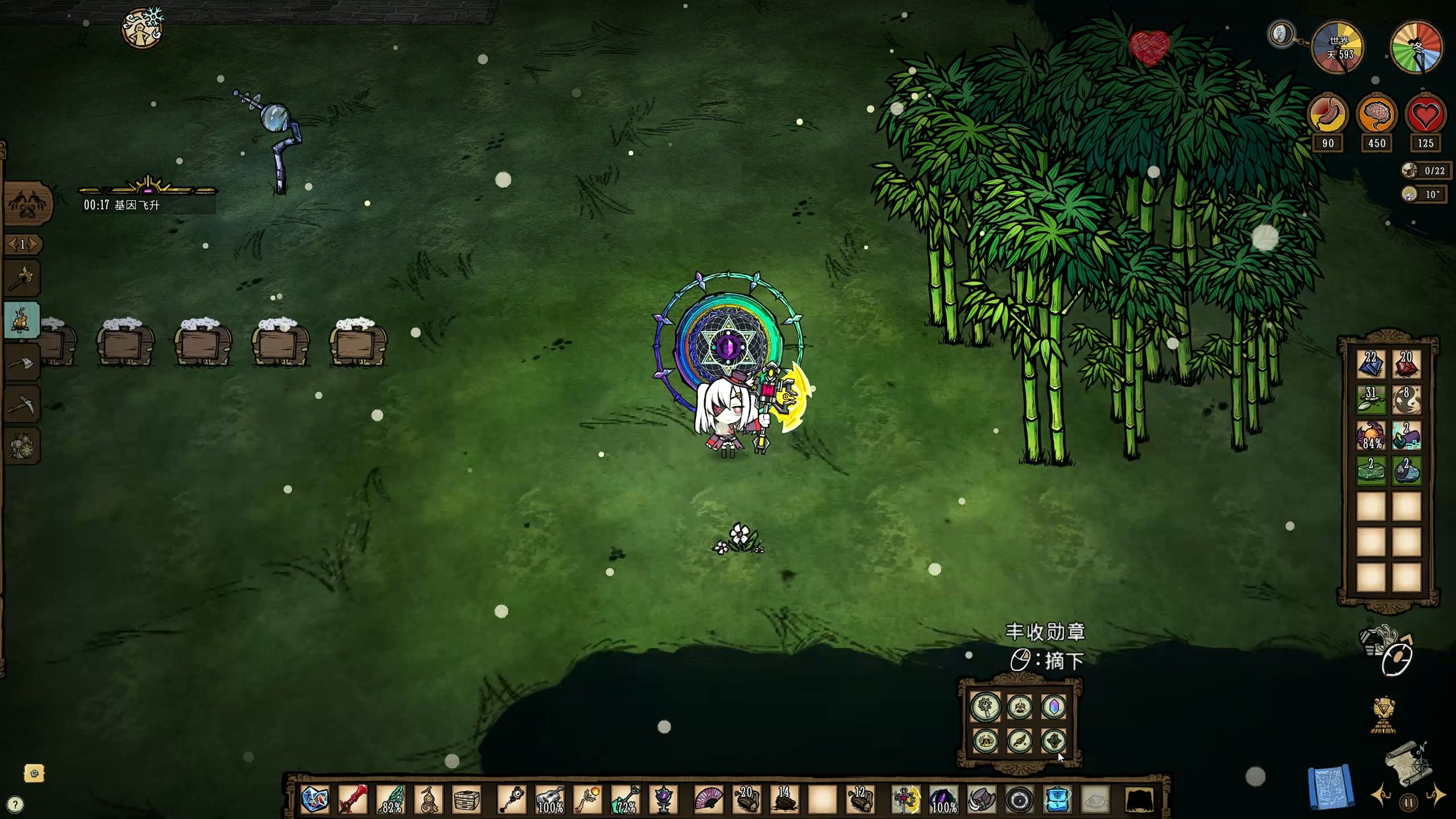Screen dimensions: 1456x819
Task: Pick the stack of 14 pine cones
Action: click(784, 799)
